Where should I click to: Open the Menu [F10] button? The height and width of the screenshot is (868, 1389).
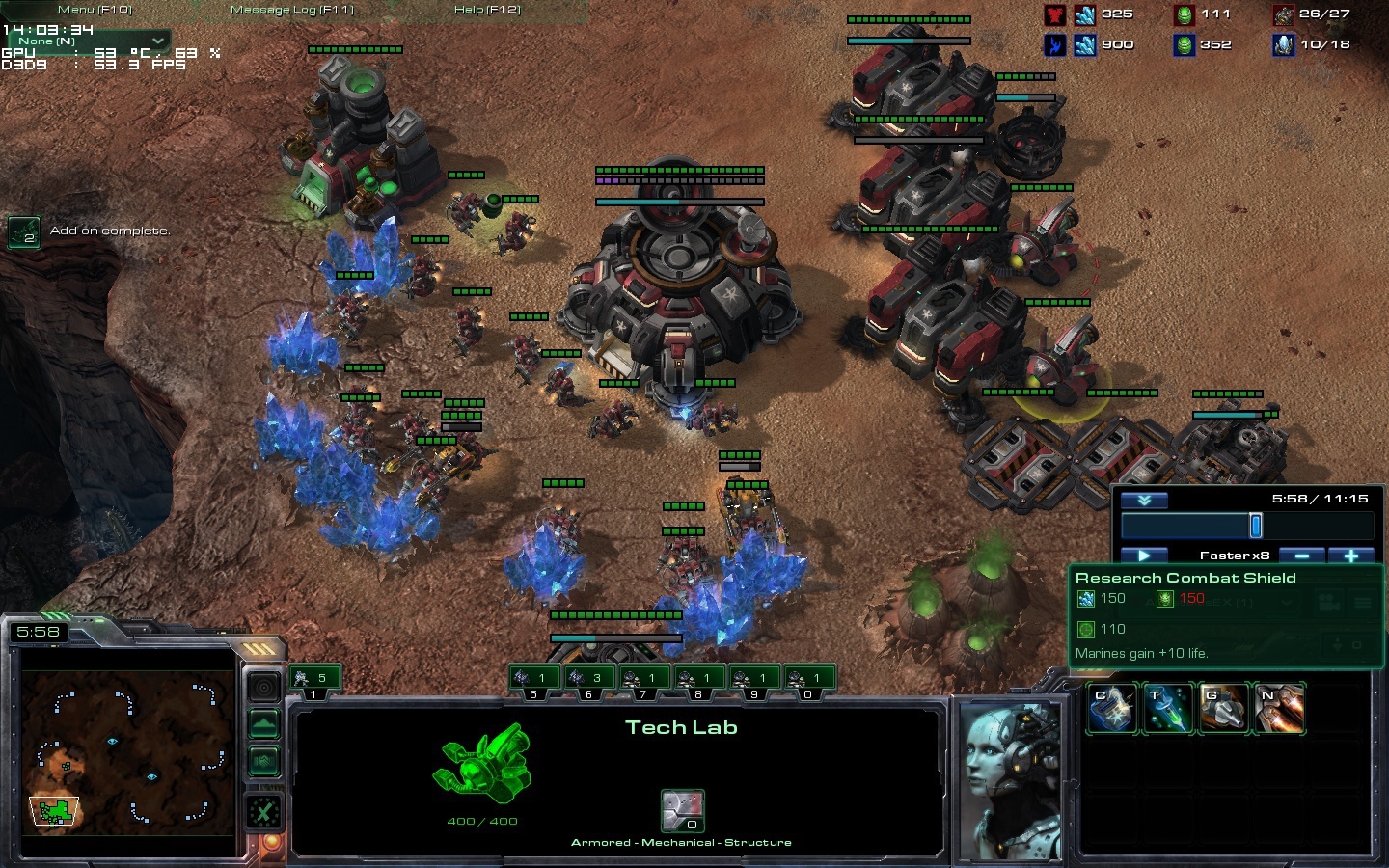coord(95,10)
